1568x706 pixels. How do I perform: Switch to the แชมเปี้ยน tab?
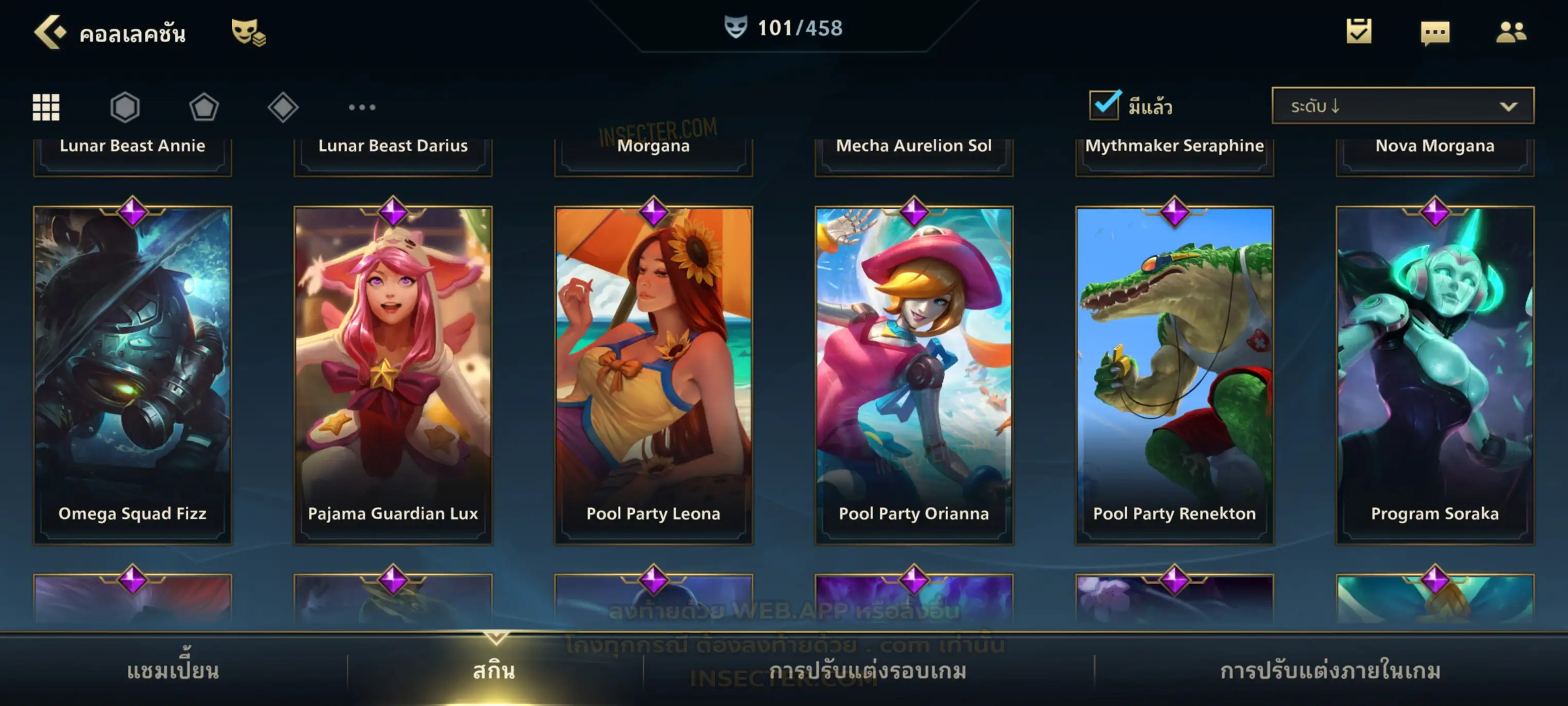coord(173,671)
